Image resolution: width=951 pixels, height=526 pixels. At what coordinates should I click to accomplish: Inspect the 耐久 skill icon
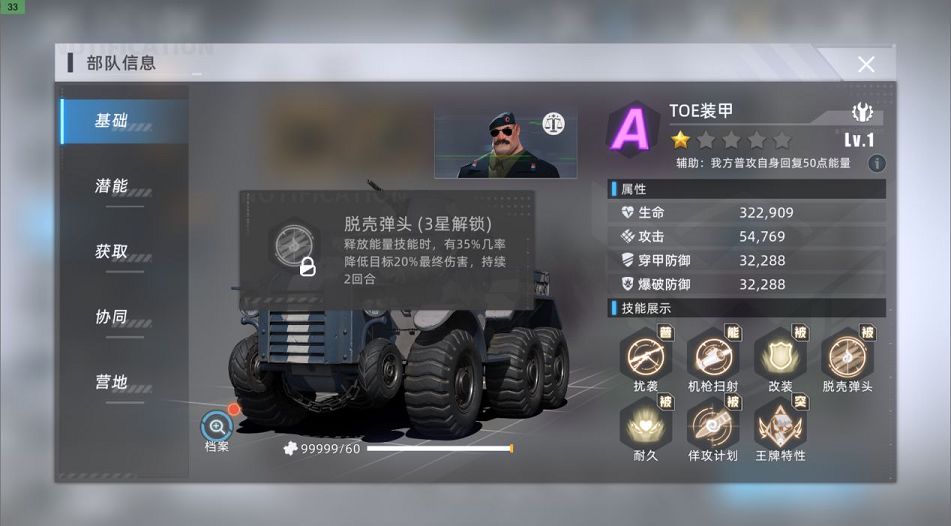tap(644, 422)
